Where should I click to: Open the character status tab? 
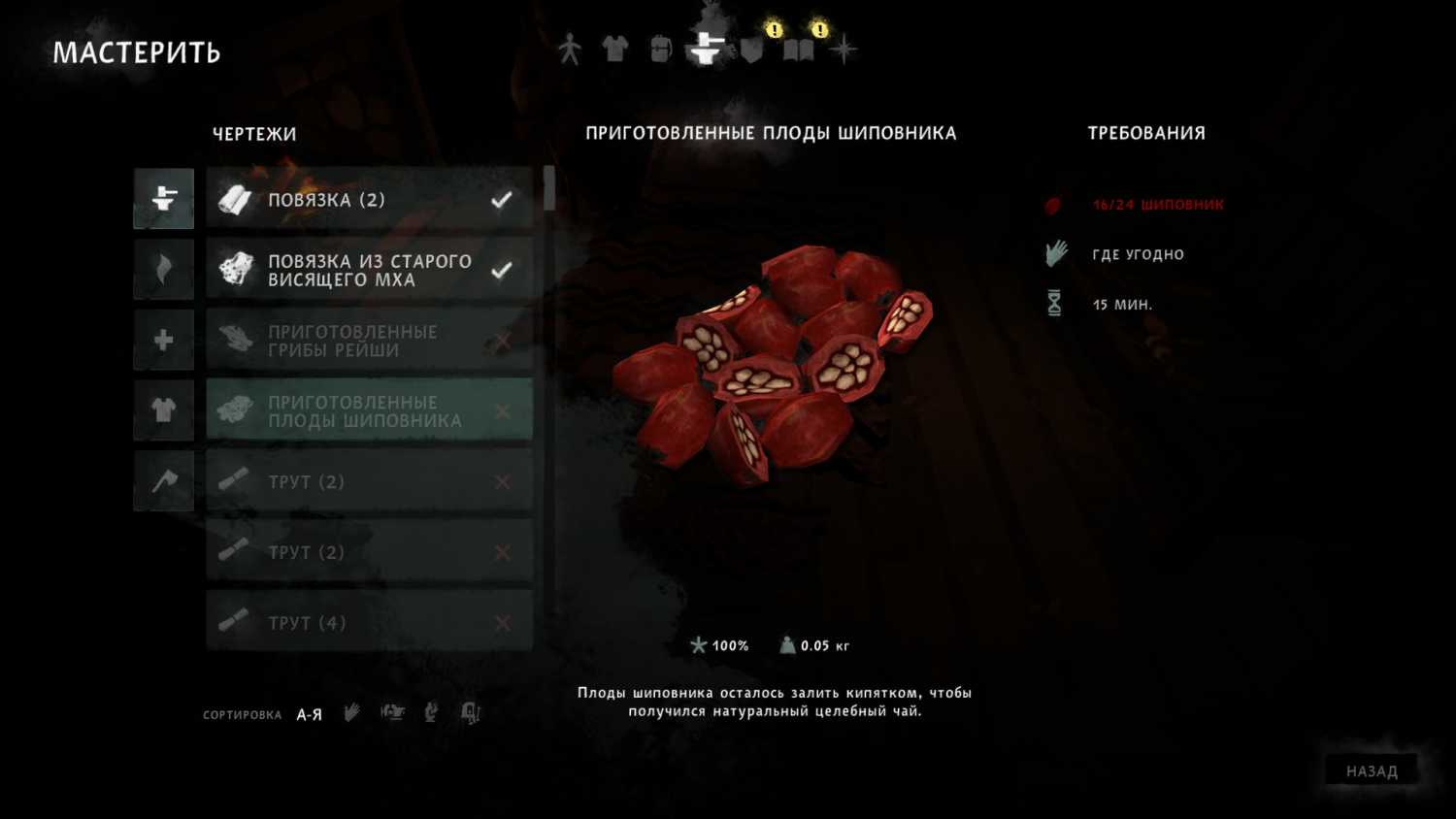(x=570, y=49)
